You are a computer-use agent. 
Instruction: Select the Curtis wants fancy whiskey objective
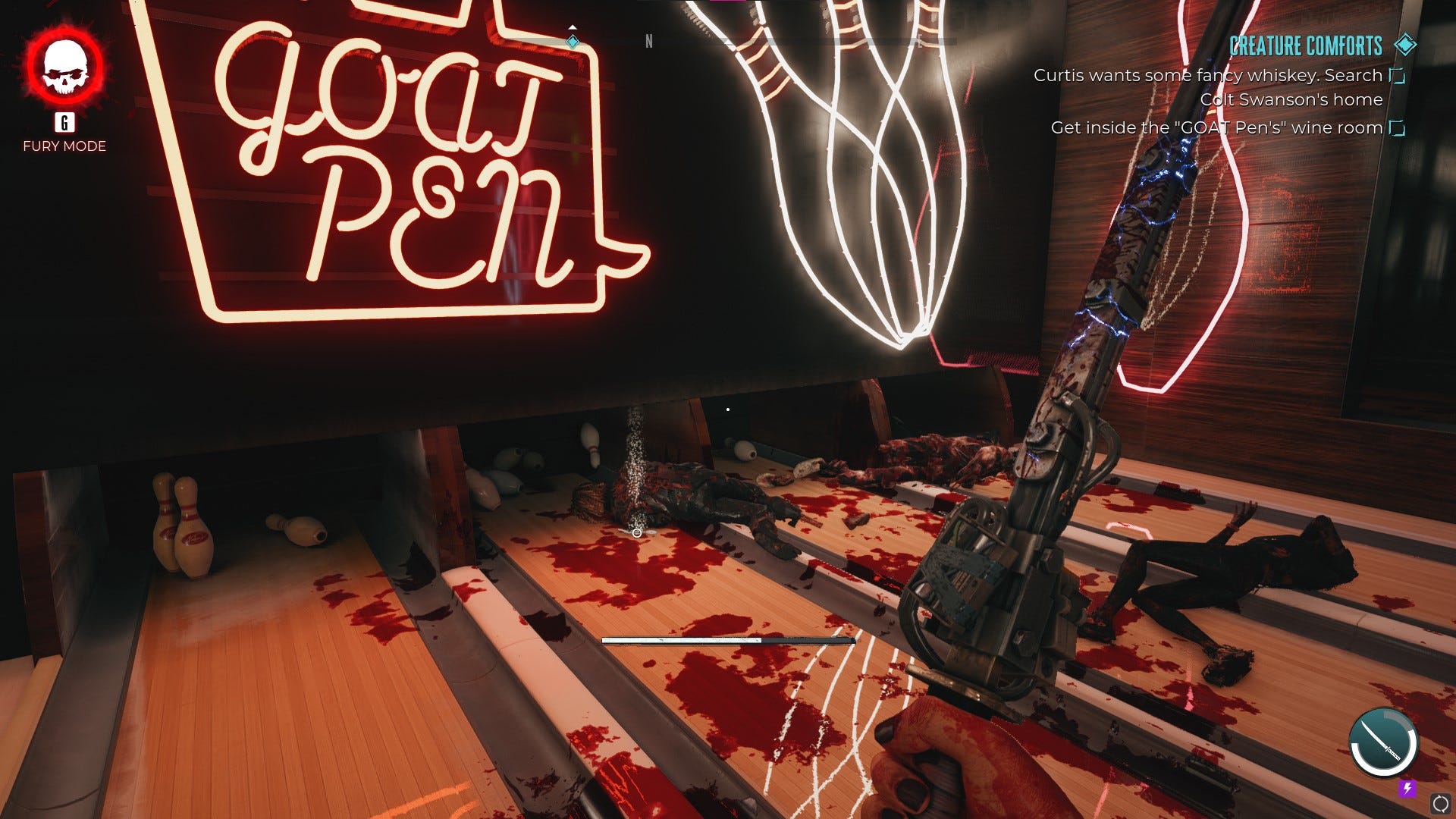(x=1209, y=75)
